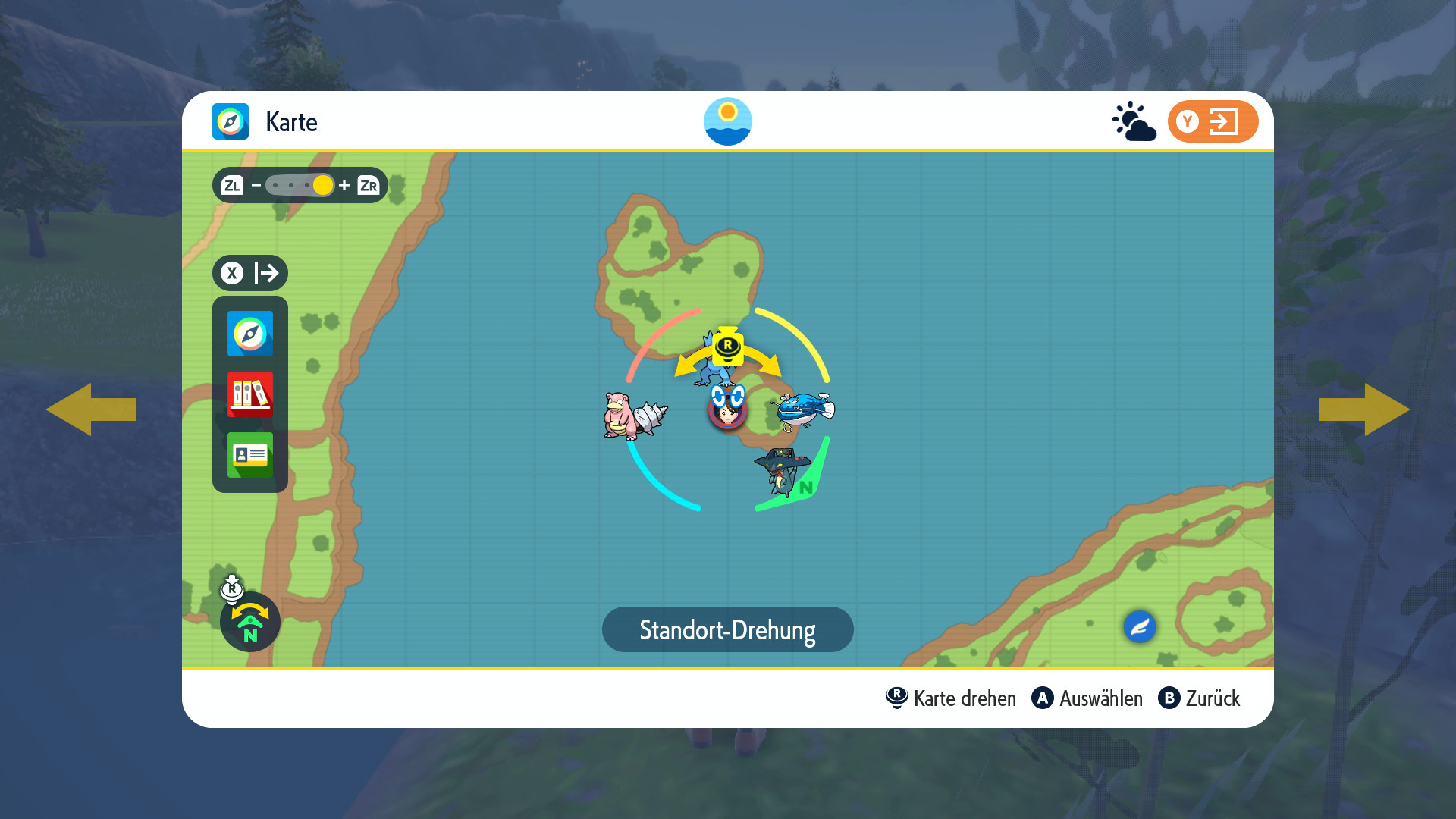The height and width of the screenshot is (819, 1456).
Task: Open the Map app icon in sidebar
Action: pos(249,334)
